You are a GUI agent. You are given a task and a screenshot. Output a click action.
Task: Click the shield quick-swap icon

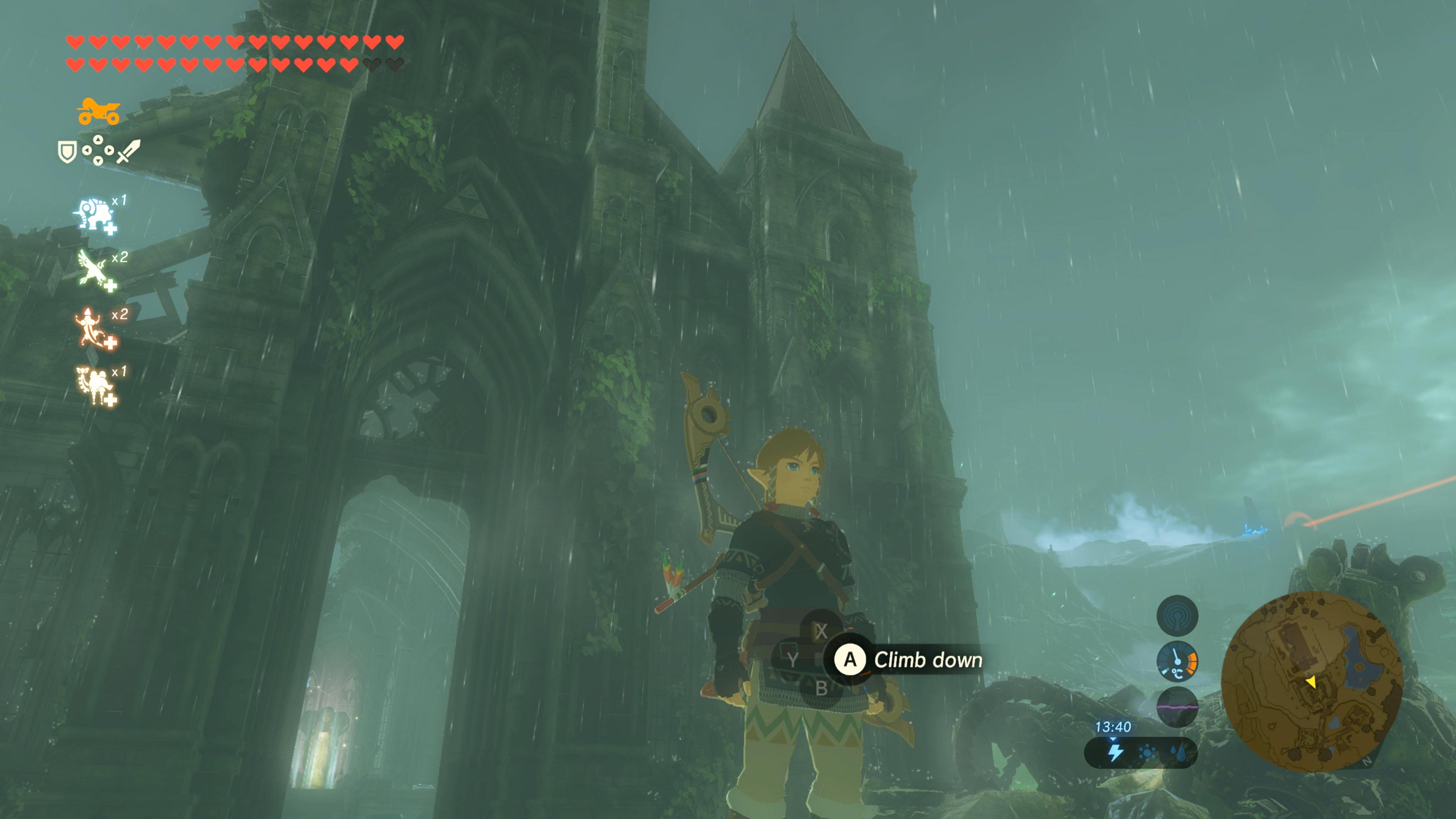67,152
